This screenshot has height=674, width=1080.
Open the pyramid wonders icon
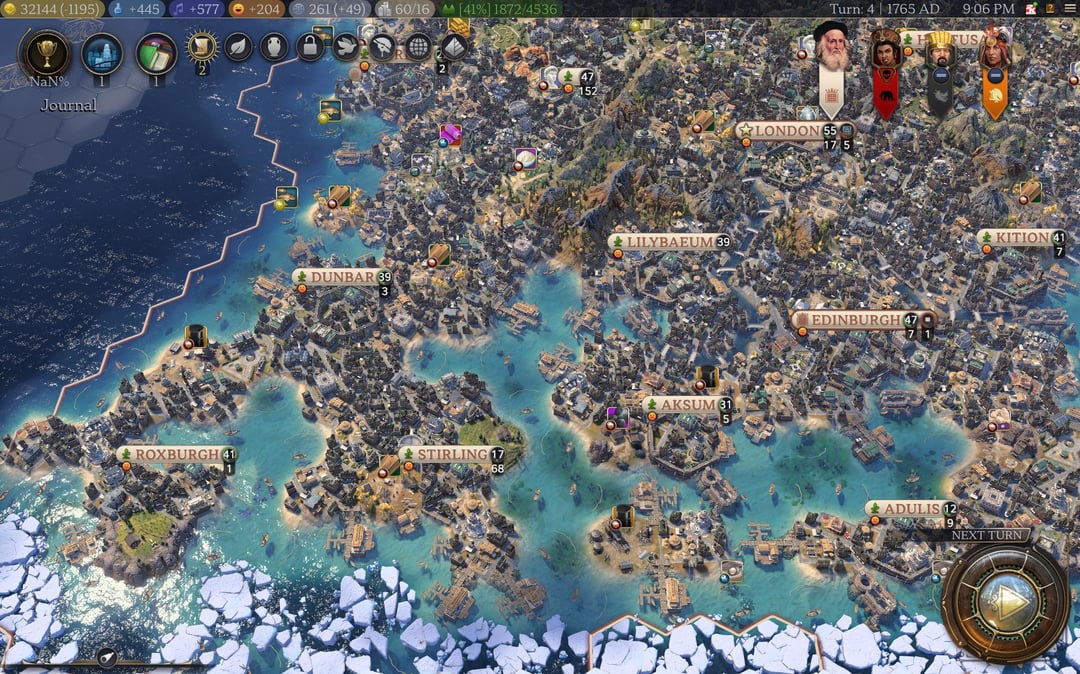click(454, 46)
